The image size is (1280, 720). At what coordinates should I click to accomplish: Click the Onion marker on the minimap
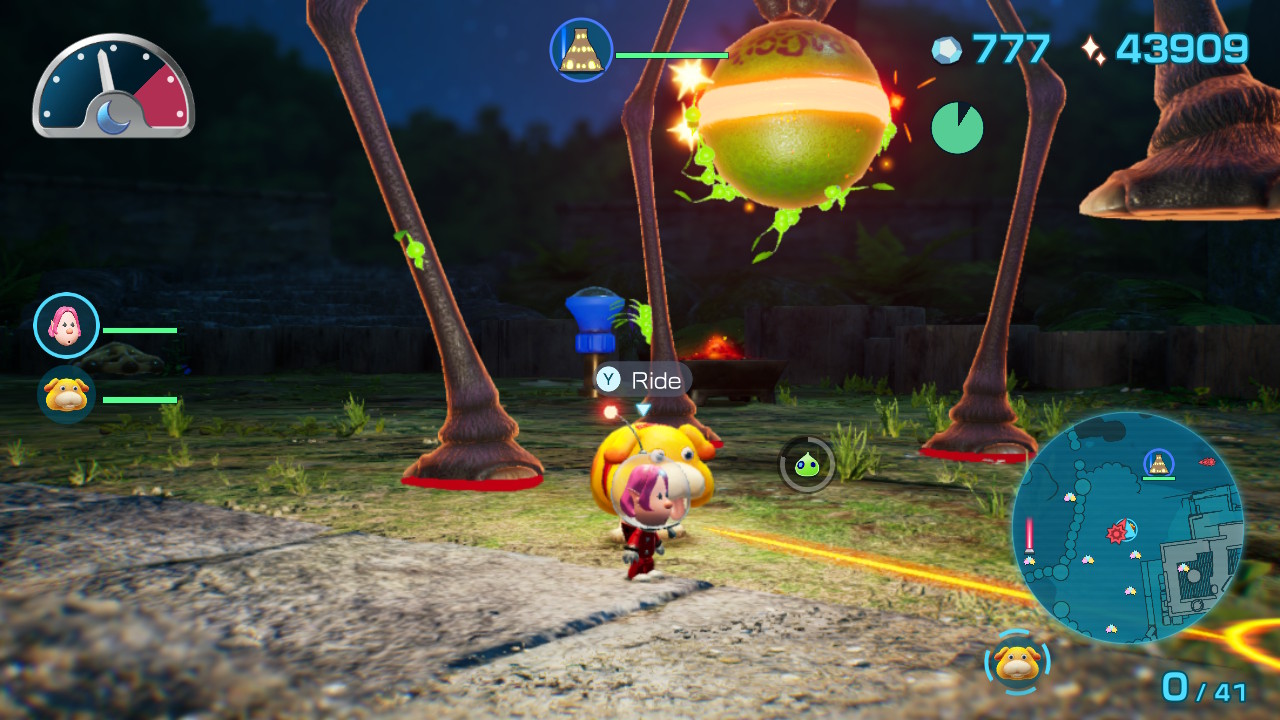point(1157,463)
